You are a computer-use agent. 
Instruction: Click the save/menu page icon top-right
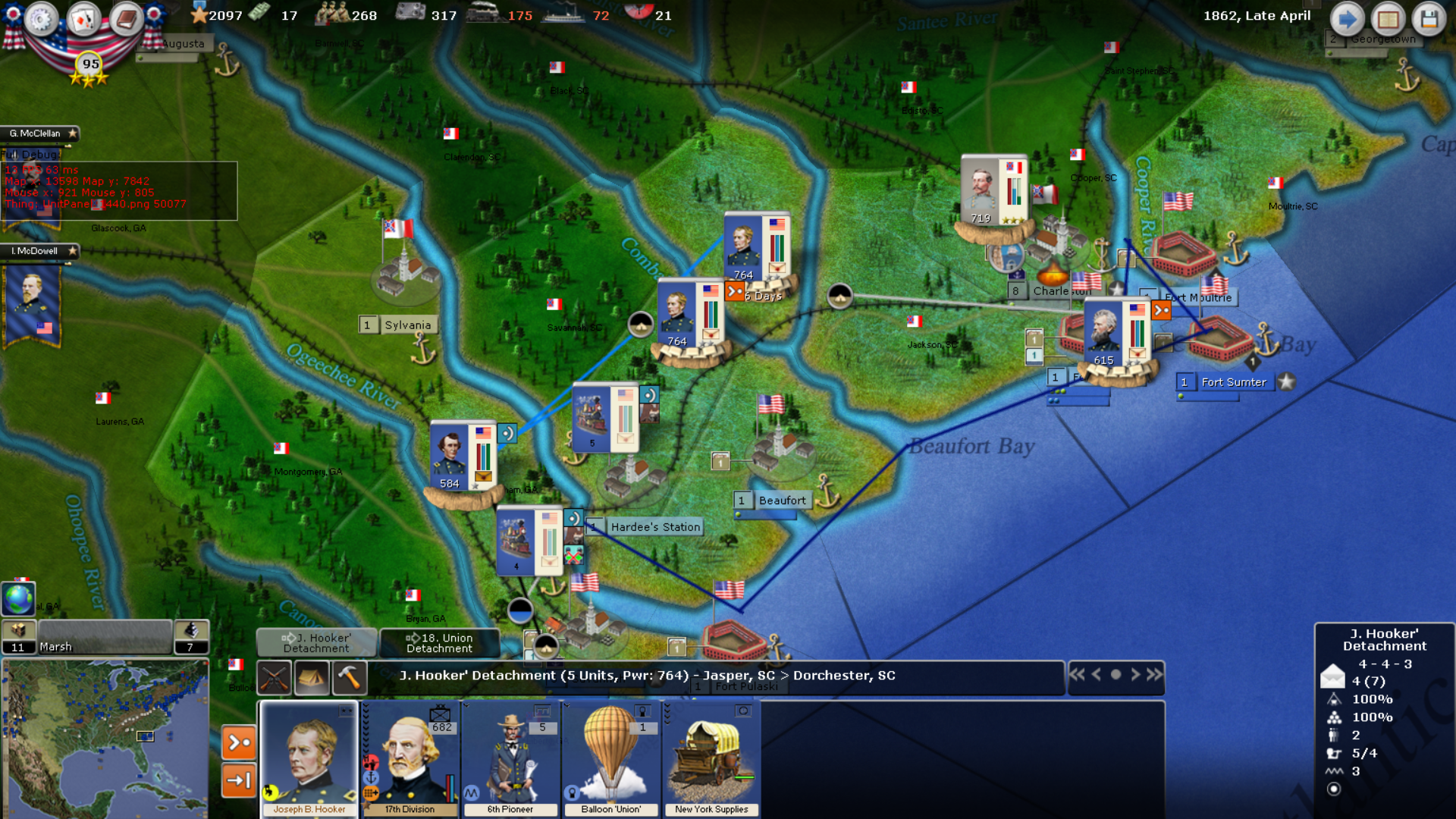[1388, 19]
